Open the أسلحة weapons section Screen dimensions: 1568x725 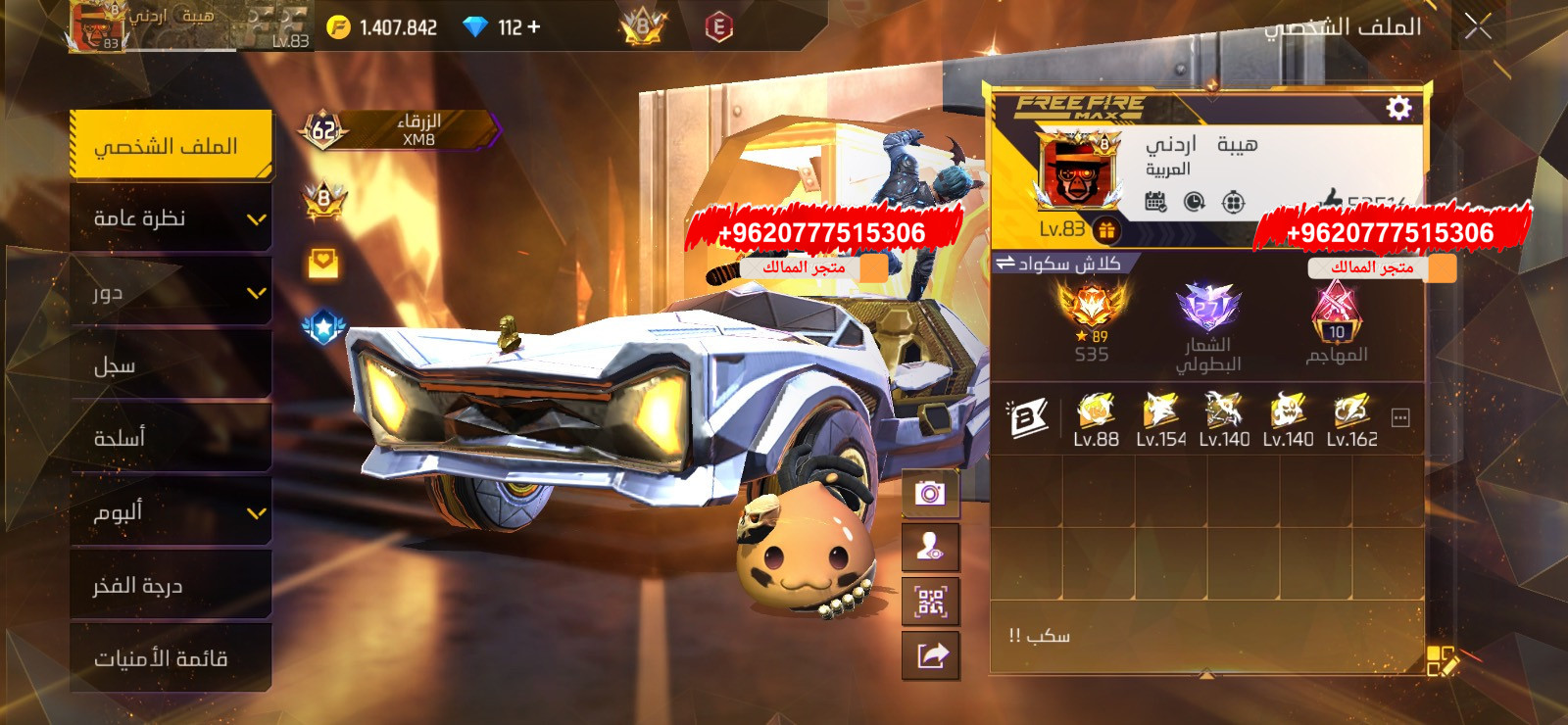pyautogui.click(x=171, y=438)
